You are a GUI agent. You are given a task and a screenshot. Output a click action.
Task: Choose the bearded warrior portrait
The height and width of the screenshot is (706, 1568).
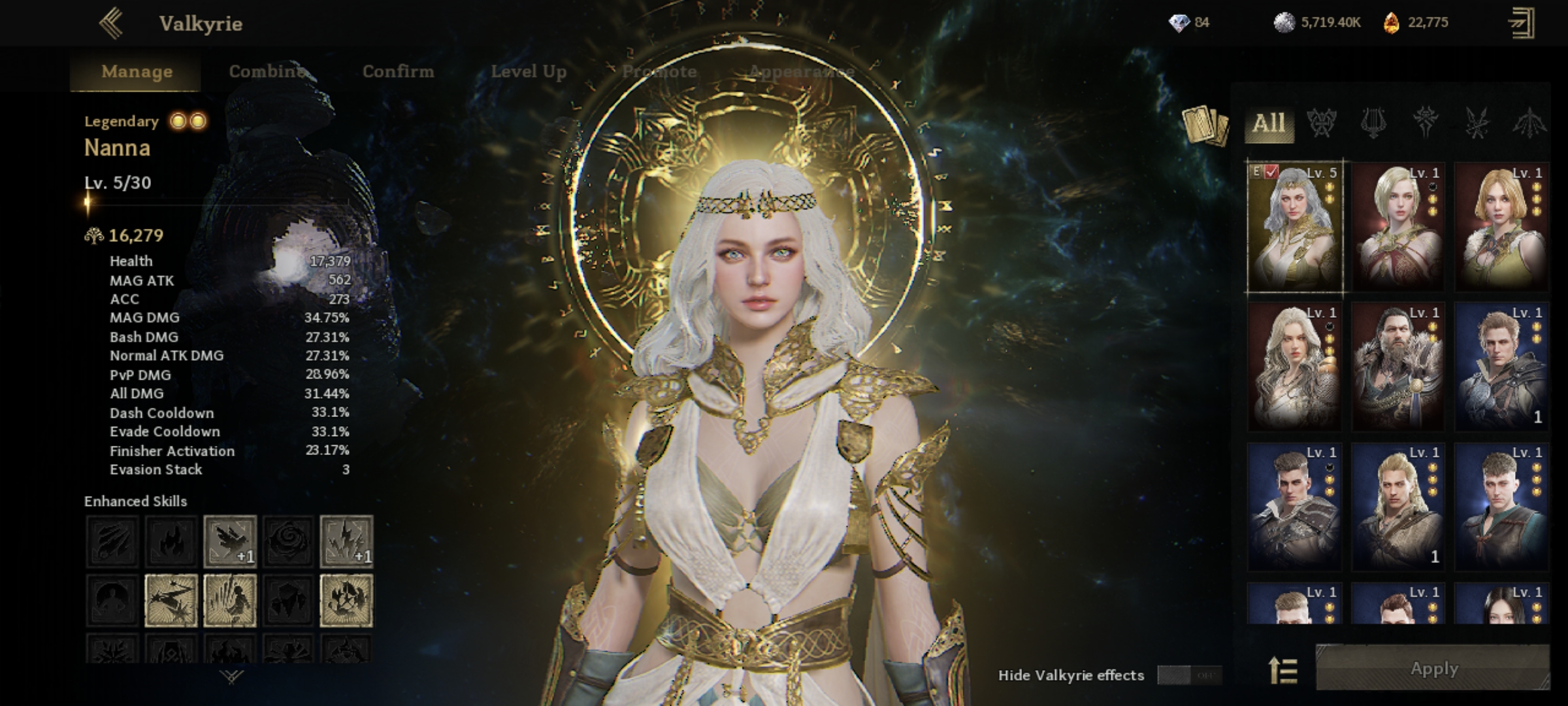pyautogui.click(x=1397, y=366)
